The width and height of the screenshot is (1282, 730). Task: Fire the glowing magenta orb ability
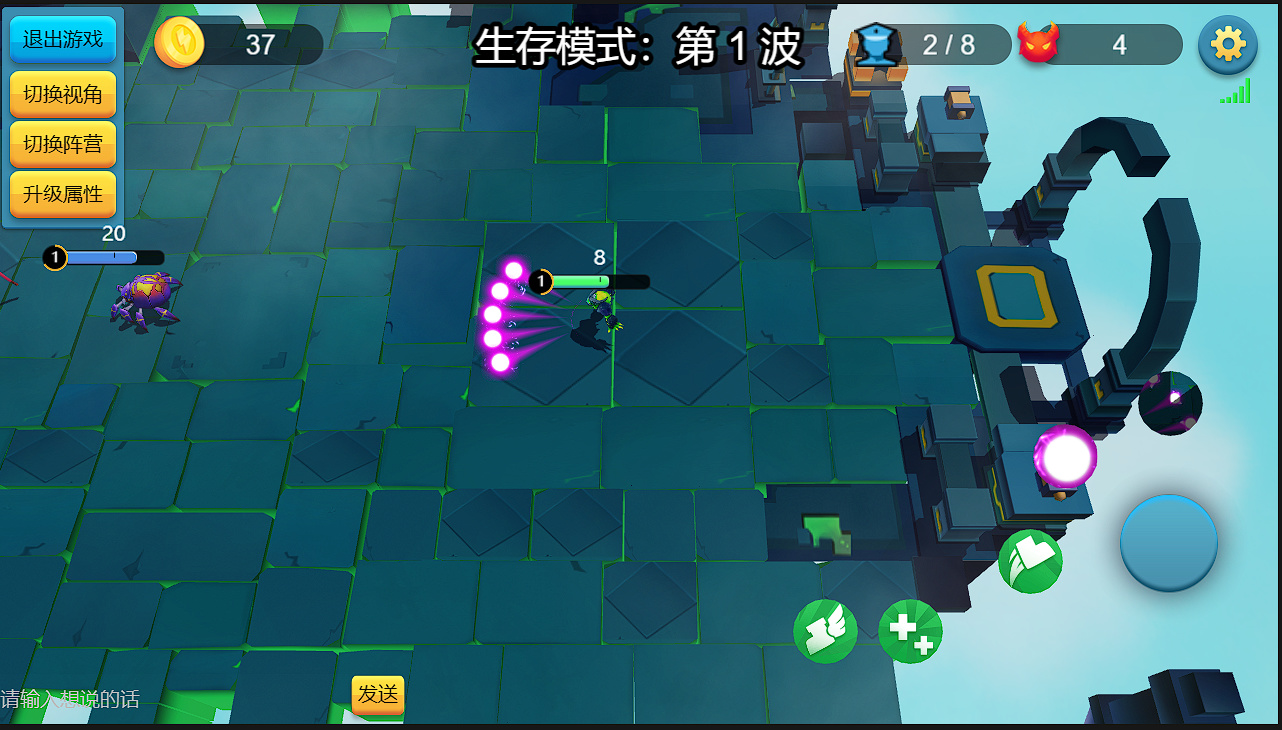coord(1066,457)
